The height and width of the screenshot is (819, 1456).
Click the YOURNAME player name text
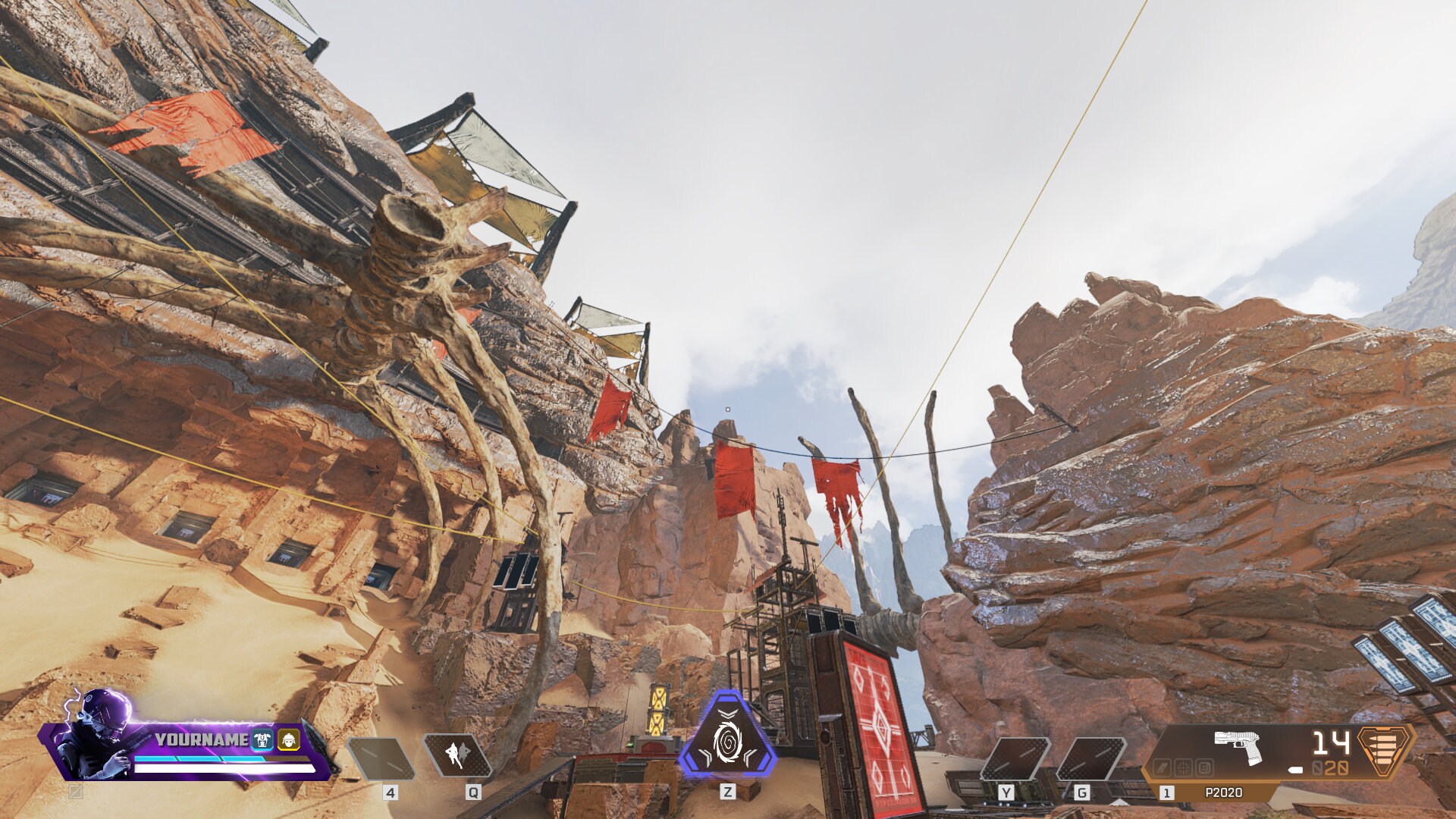tap(201, 739)
